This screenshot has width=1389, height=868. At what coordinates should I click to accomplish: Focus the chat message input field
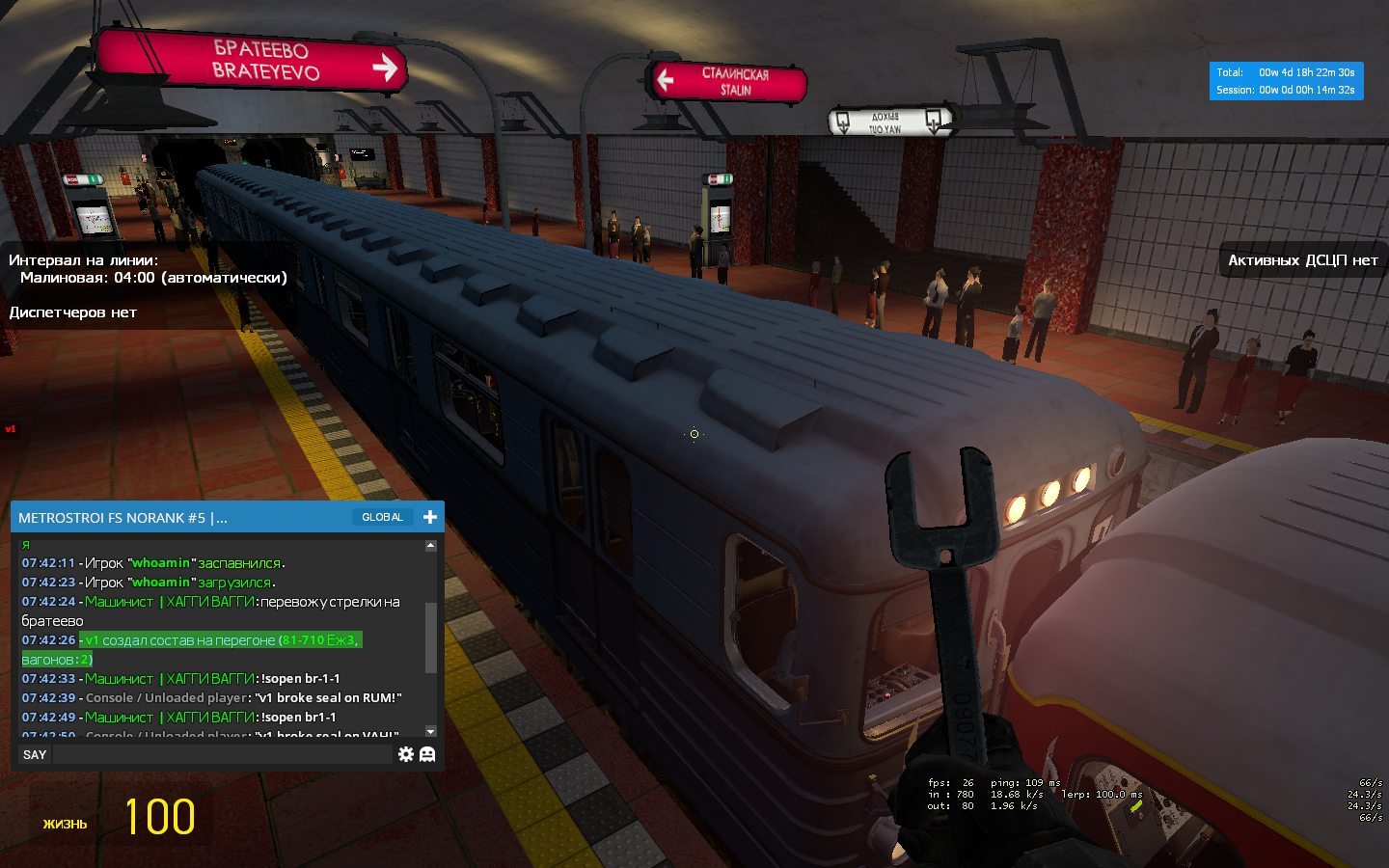pyautogui.click(x=222, y=755)
